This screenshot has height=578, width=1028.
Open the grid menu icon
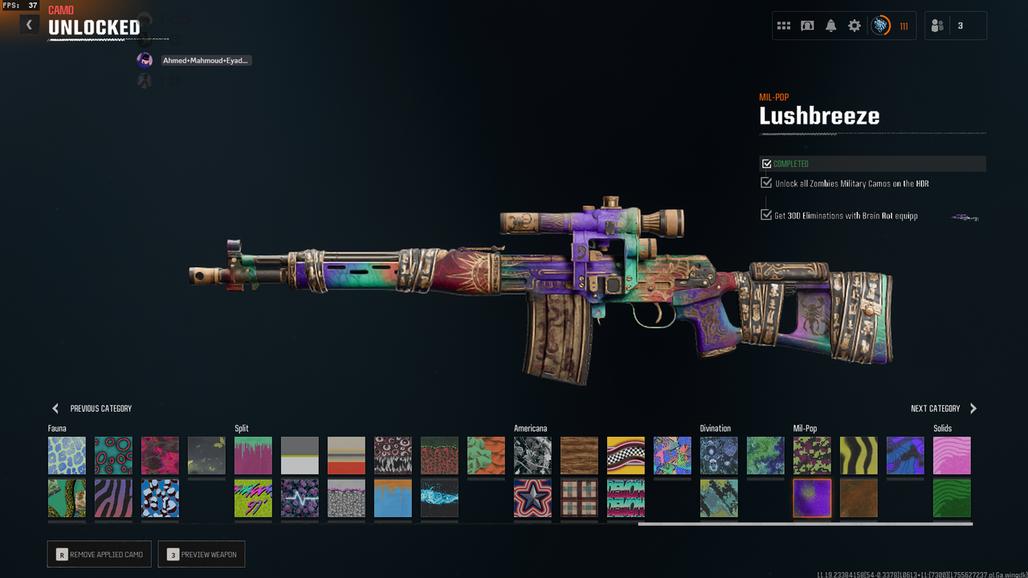pos(784,26)
